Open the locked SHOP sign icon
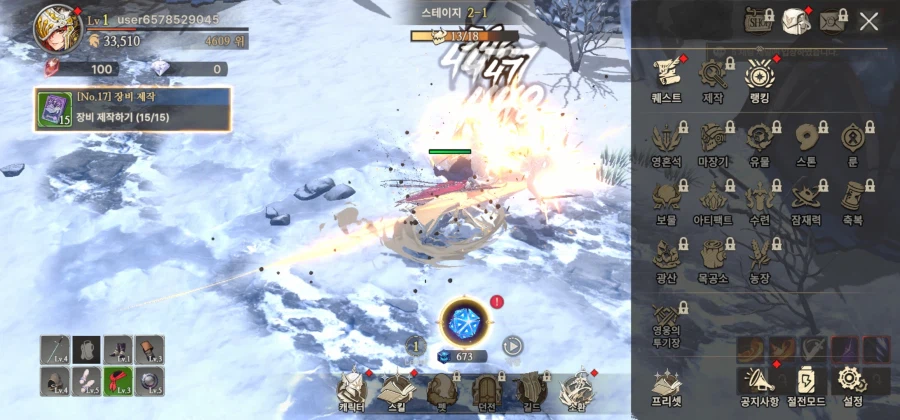Viewport: 900px width, 420px height. [x=760, y=20]
